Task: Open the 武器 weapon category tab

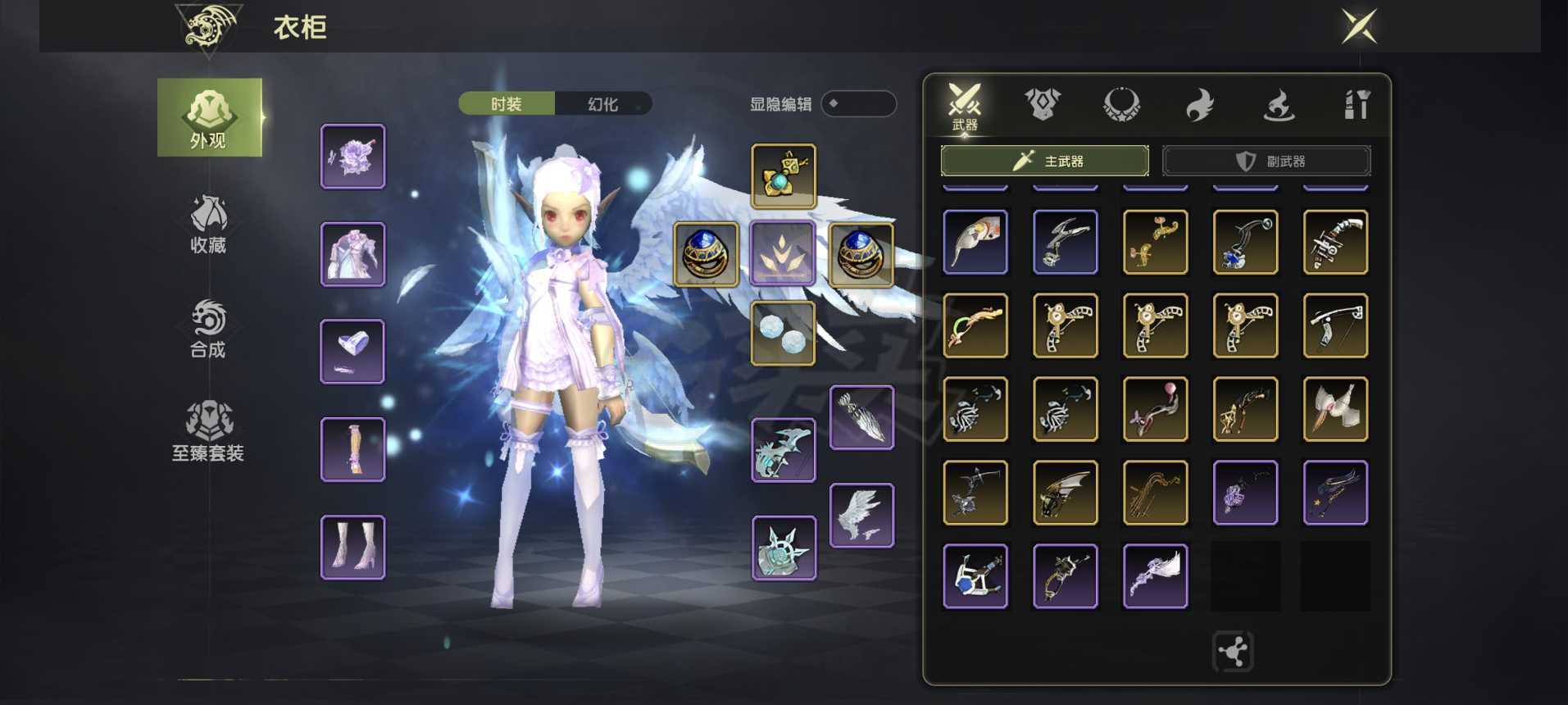Action: [x=965, y=107]
